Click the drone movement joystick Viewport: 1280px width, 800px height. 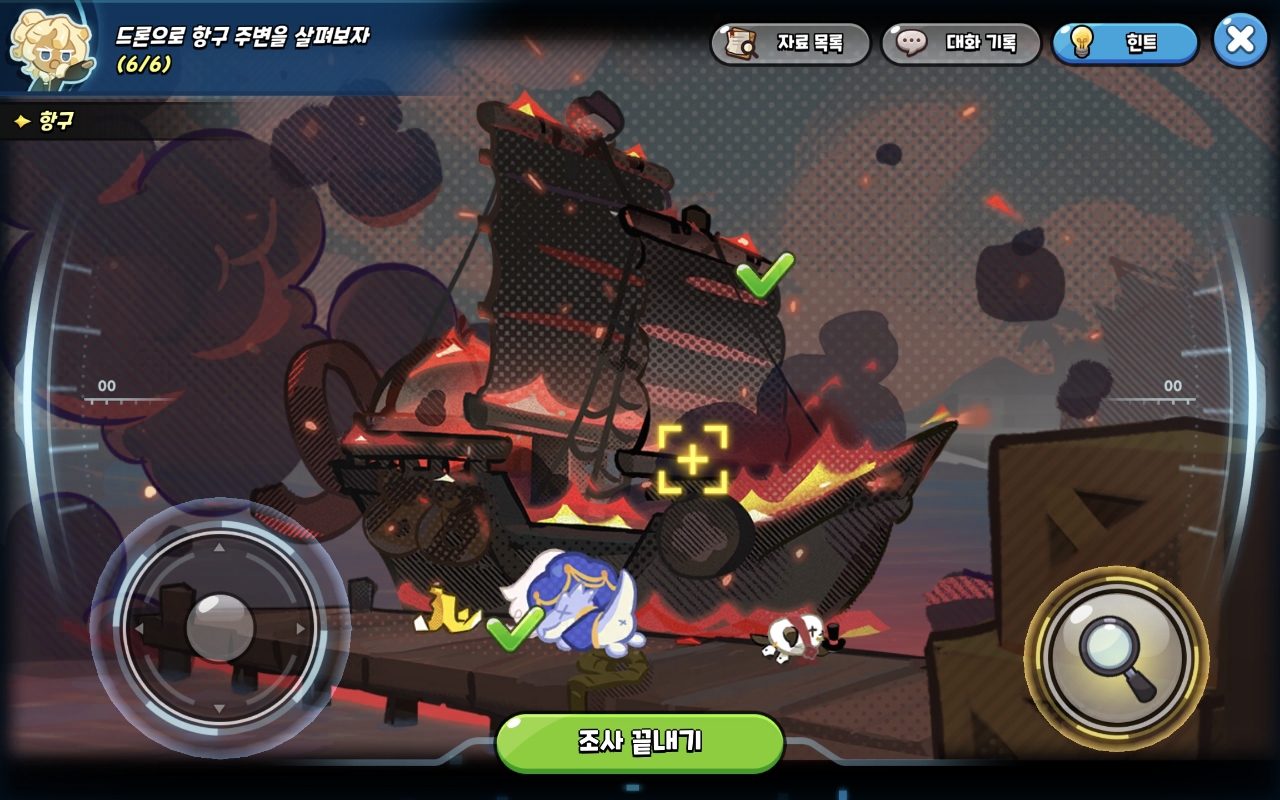pos(220,628)
